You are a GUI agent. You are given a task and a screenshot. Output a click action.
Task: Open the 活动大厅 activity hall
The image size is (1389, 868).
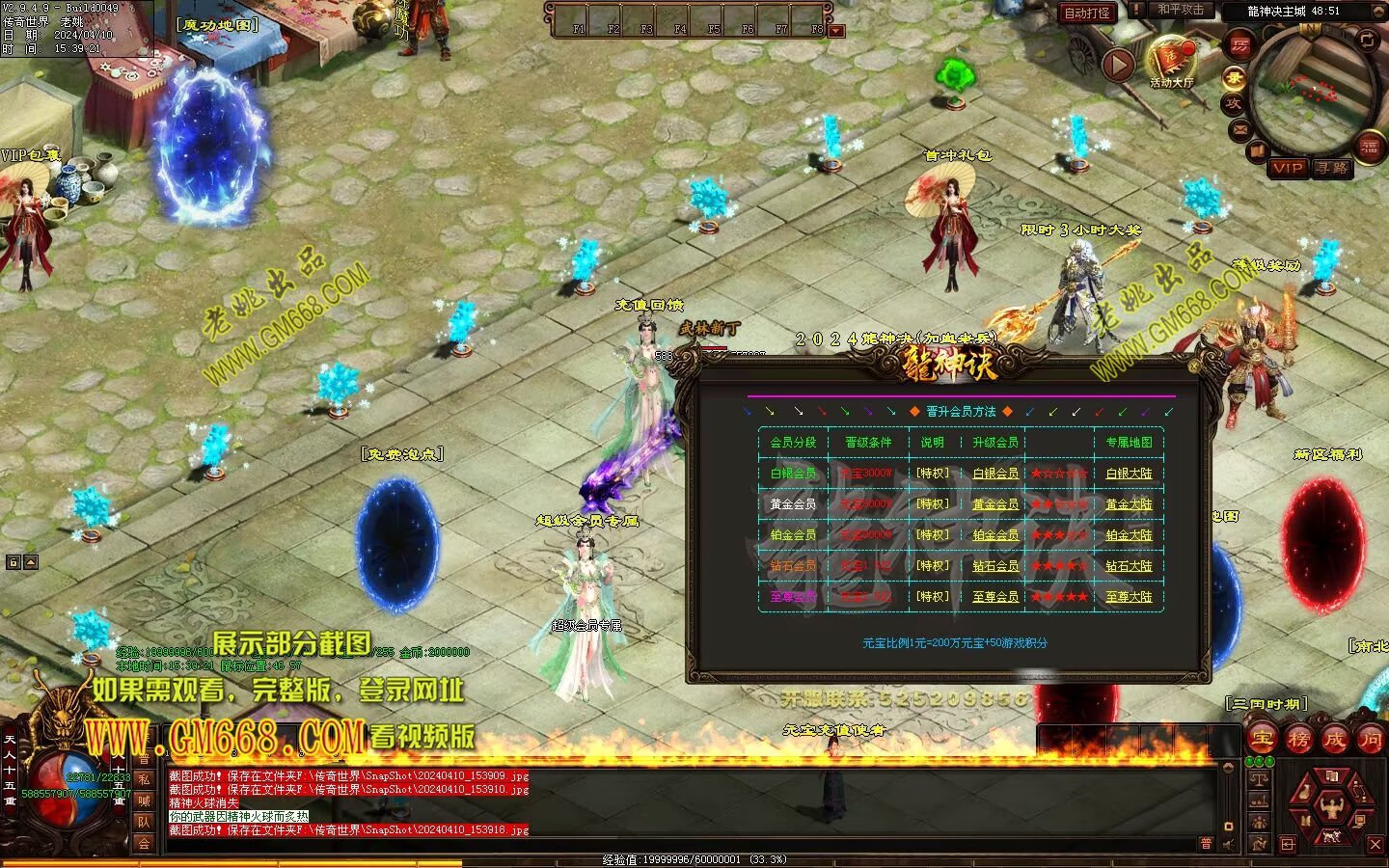click(x=1172, y=61)
